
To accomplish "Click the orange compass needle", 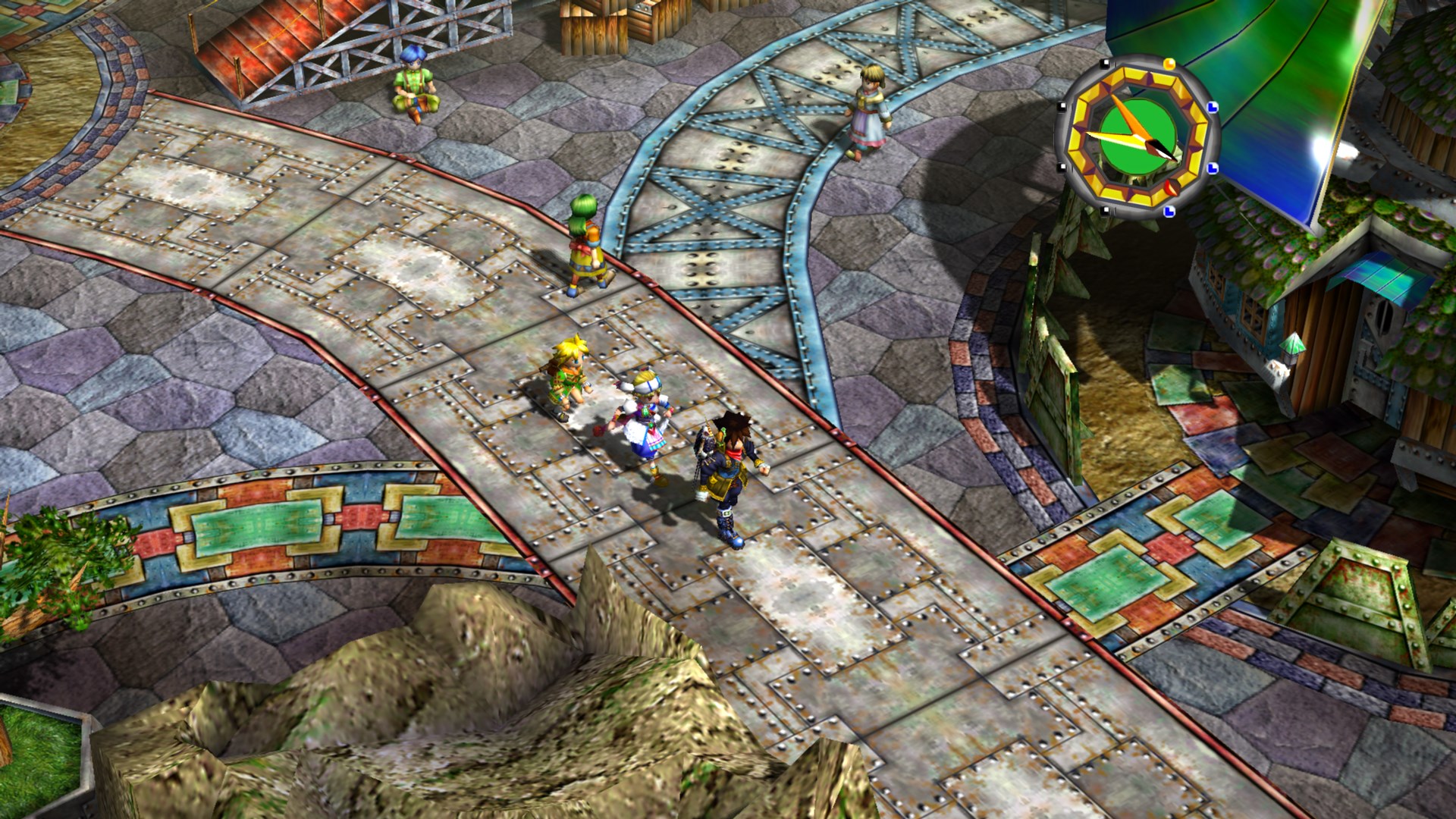I will pyautogui.click(x=1128, y=118).
